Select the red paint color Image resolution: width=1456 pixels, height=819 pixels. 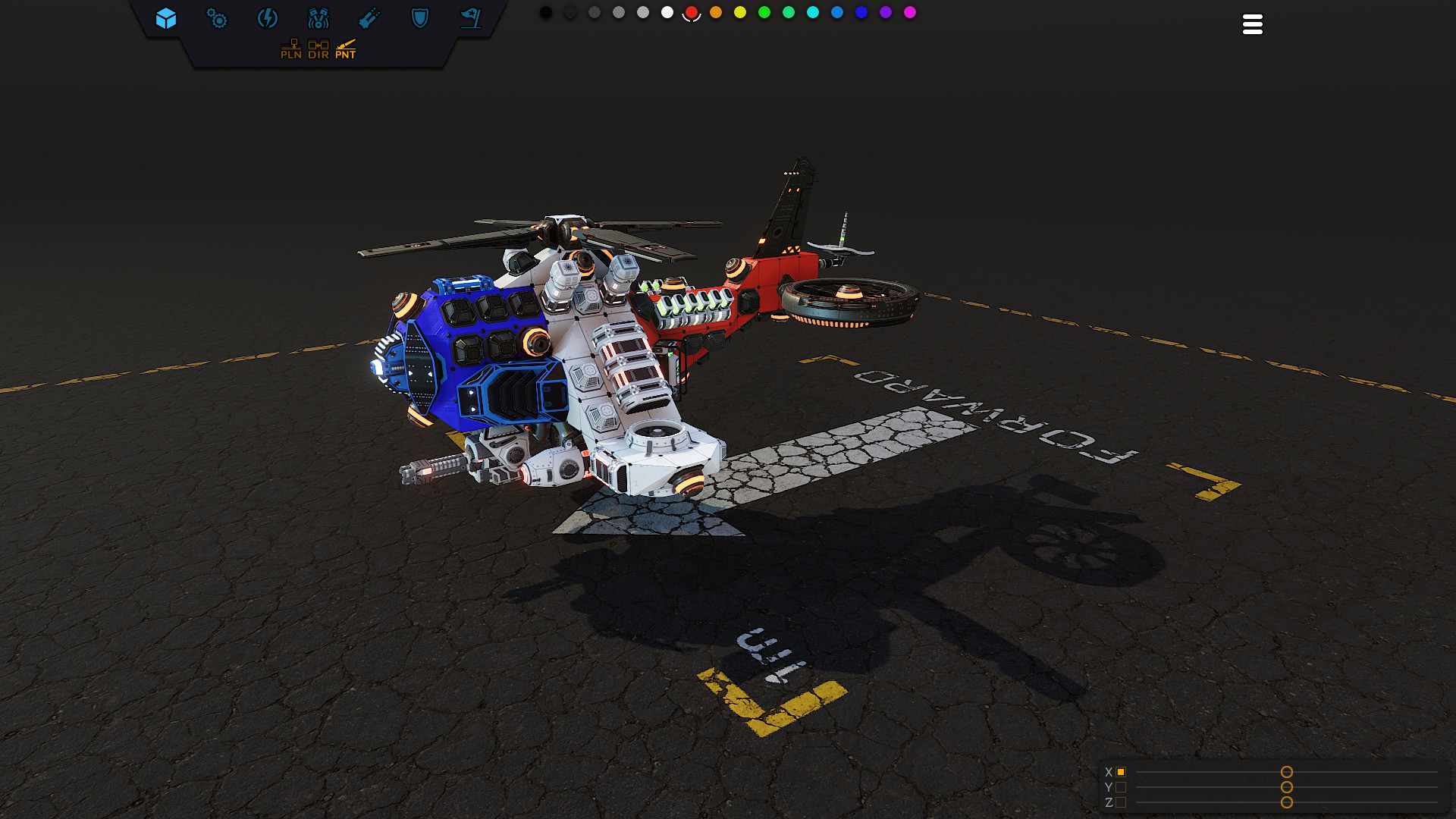(692, 12)
